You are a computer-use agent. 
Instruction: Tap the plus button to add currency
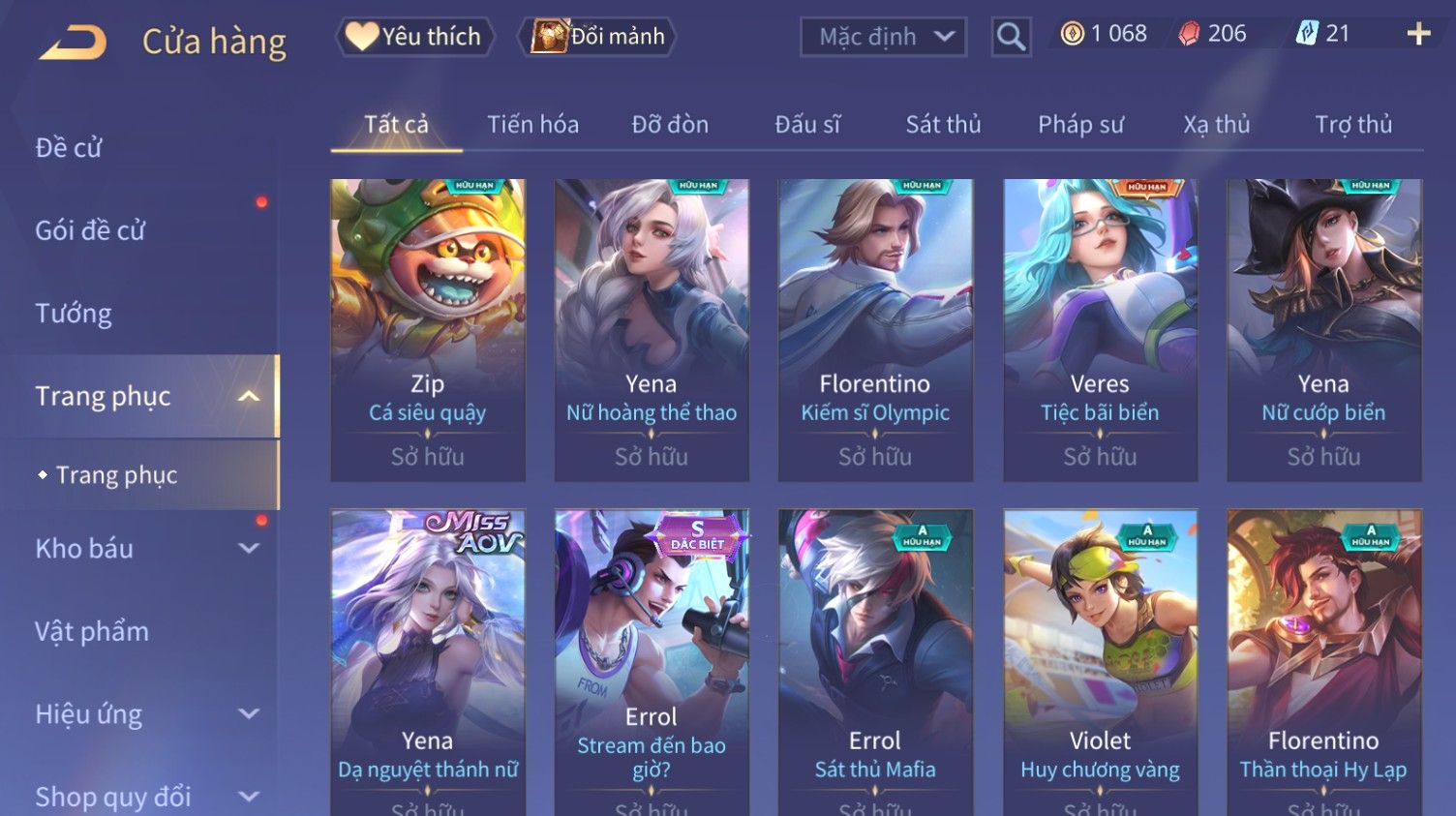tap(1418, 34)
